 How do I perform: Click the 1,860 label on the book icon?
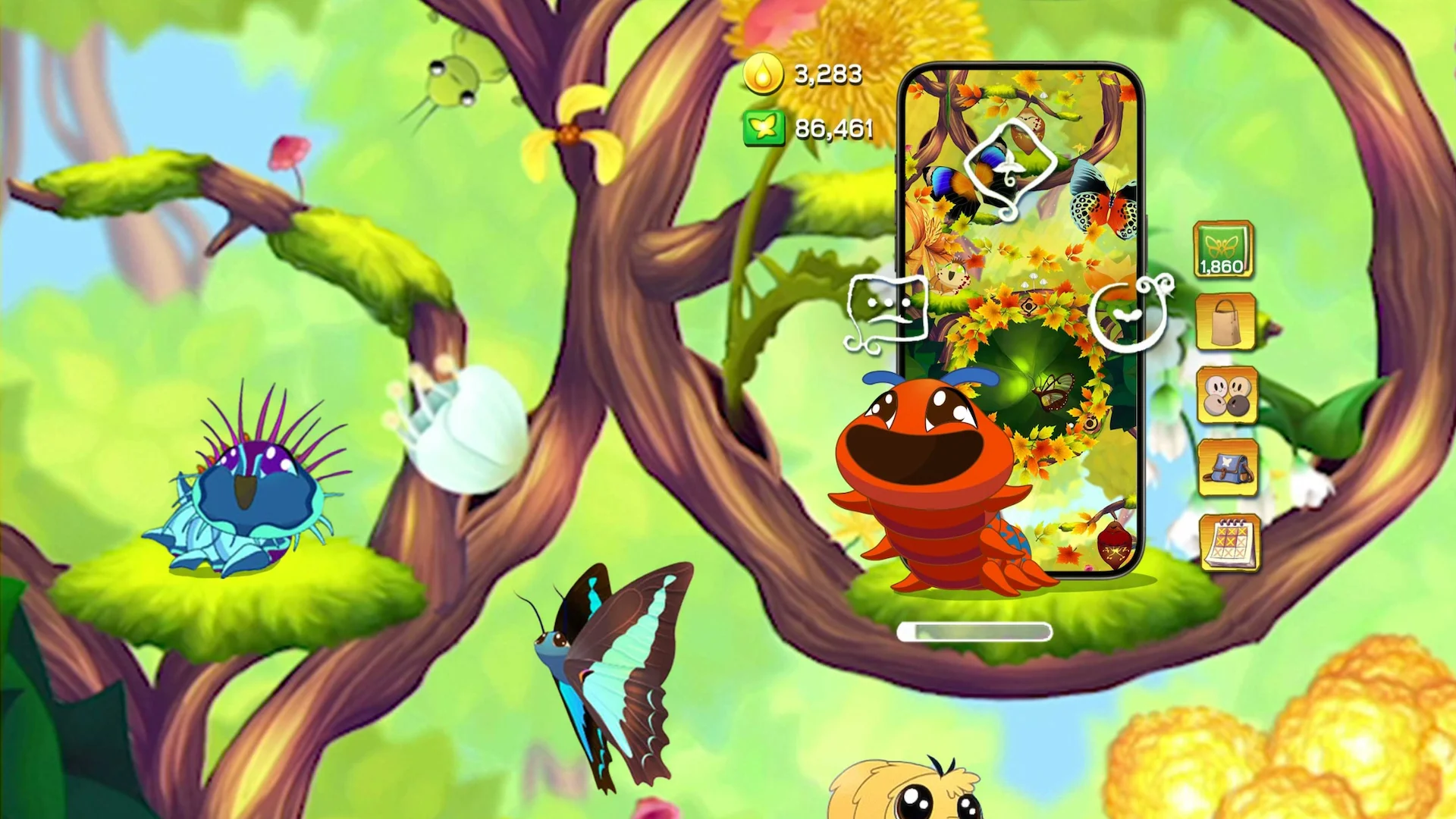1222,267
